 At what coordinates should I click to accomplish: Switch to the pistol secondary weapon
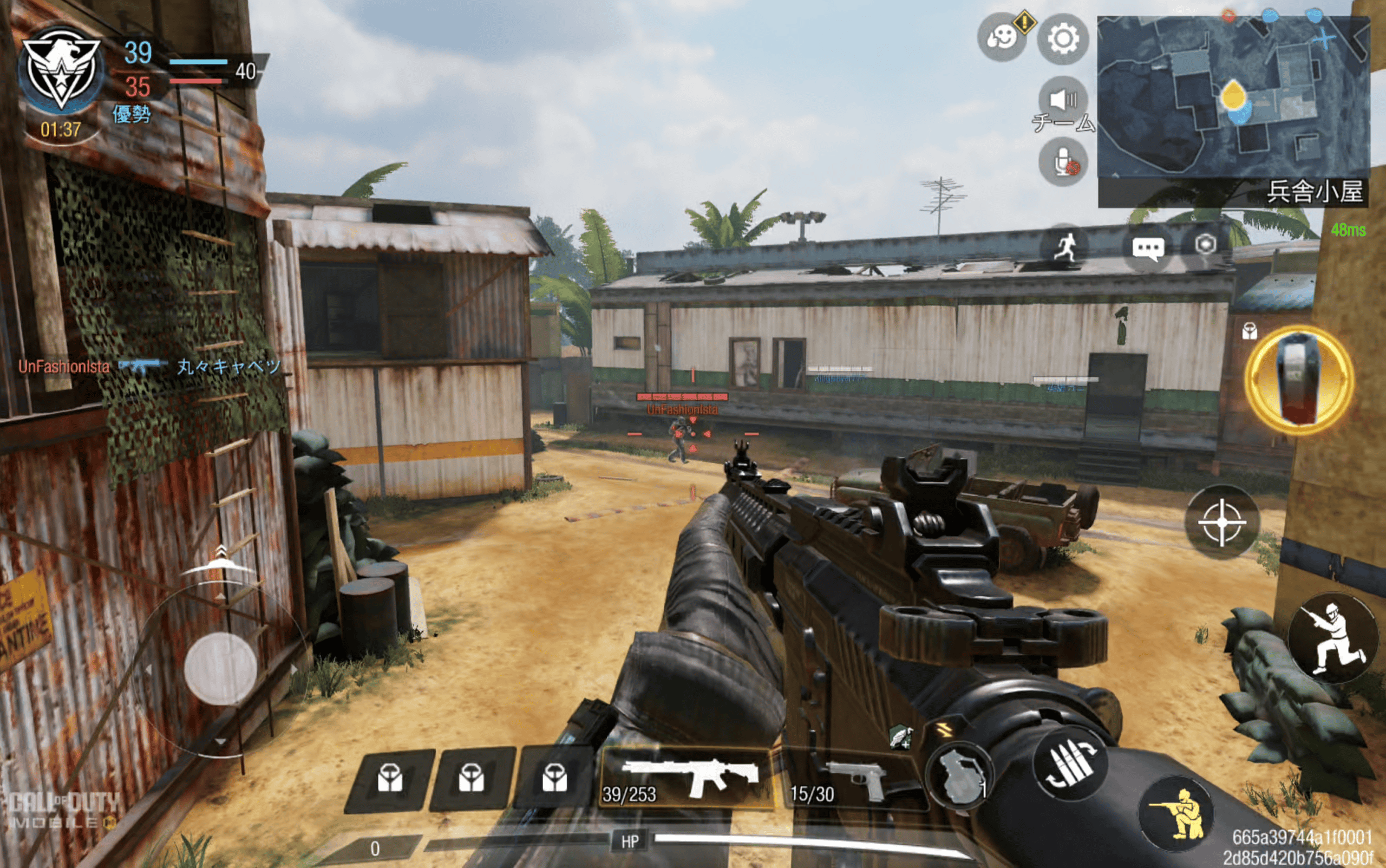tap(853, 781)
